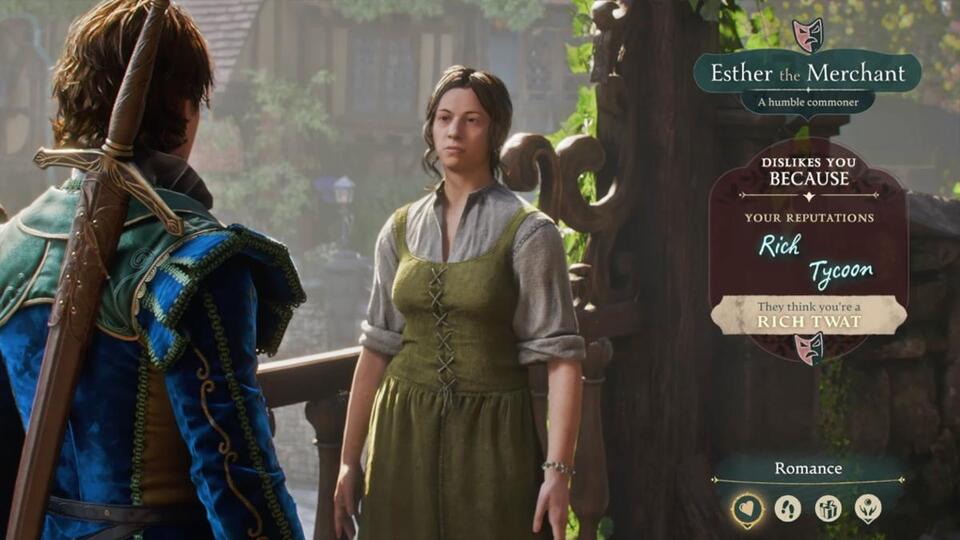Click the Esther the Merchant name banner

point(807,73)
